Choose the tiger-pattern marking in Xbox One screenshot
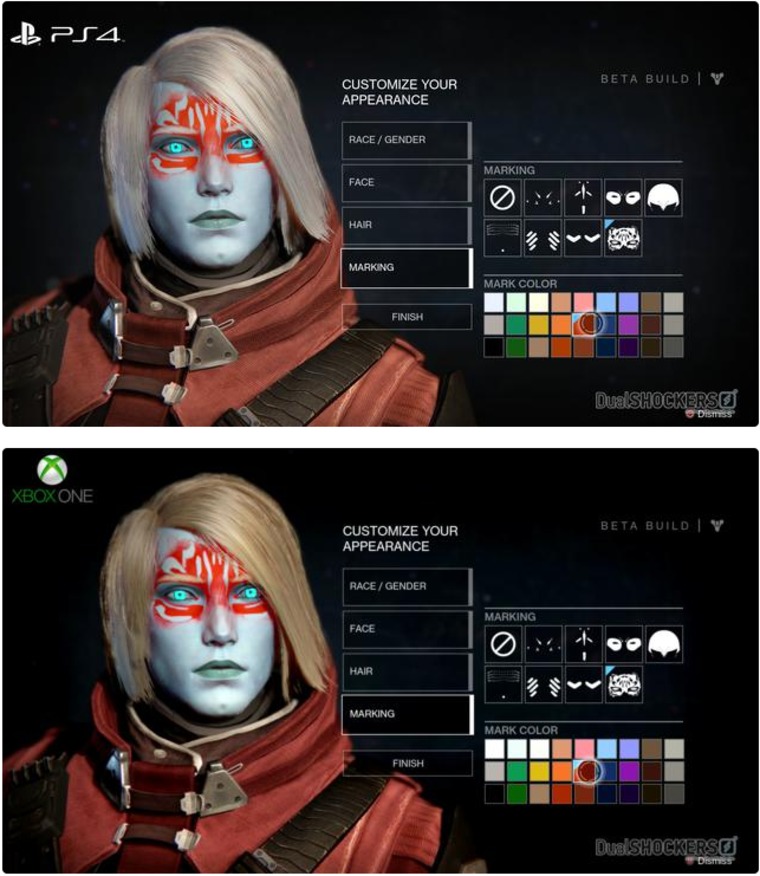This screenshot has width=760, height=876. [624, 685]
